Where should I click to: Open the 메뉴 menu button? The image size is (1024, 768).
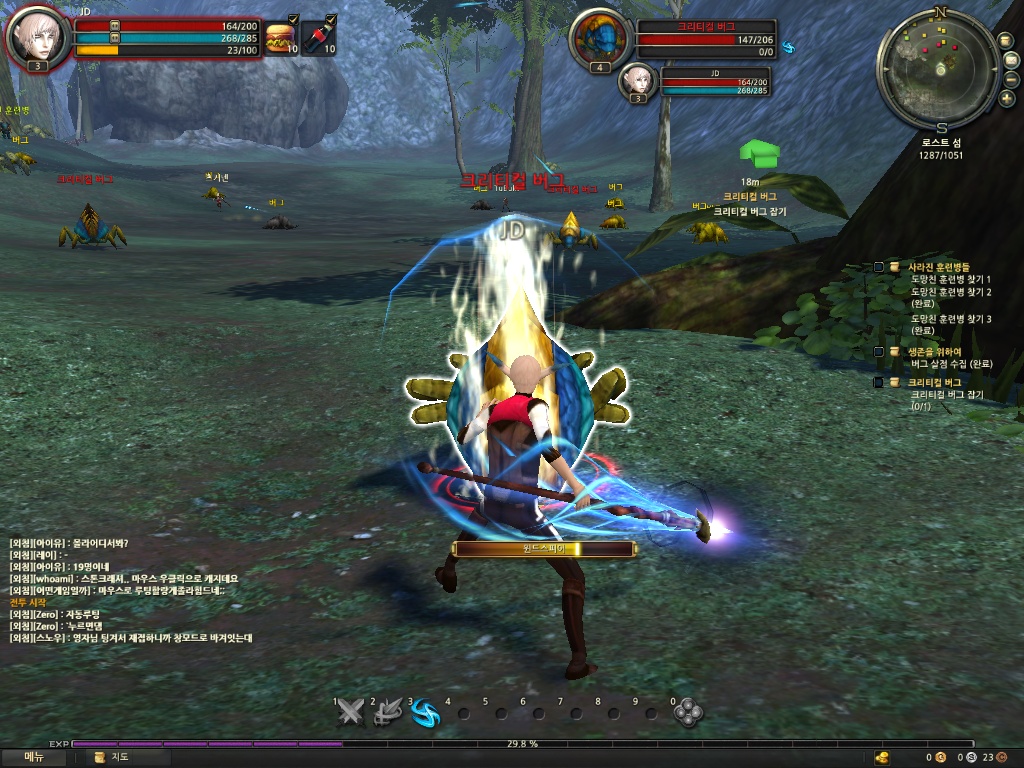pyautogui.click(x=34, y=757)
